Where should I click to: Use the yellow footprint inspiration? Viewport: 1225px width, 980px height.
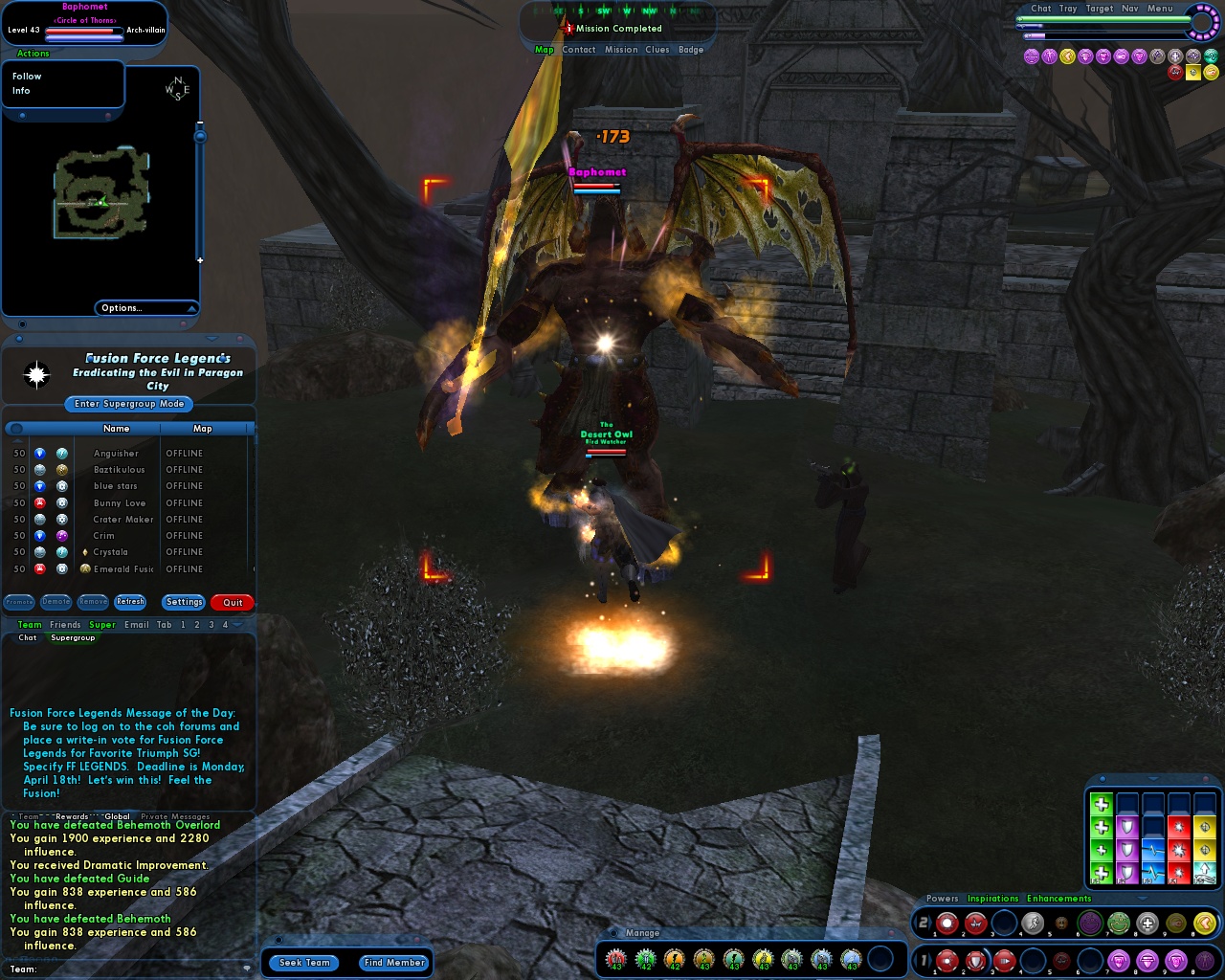click(1204, 923)
